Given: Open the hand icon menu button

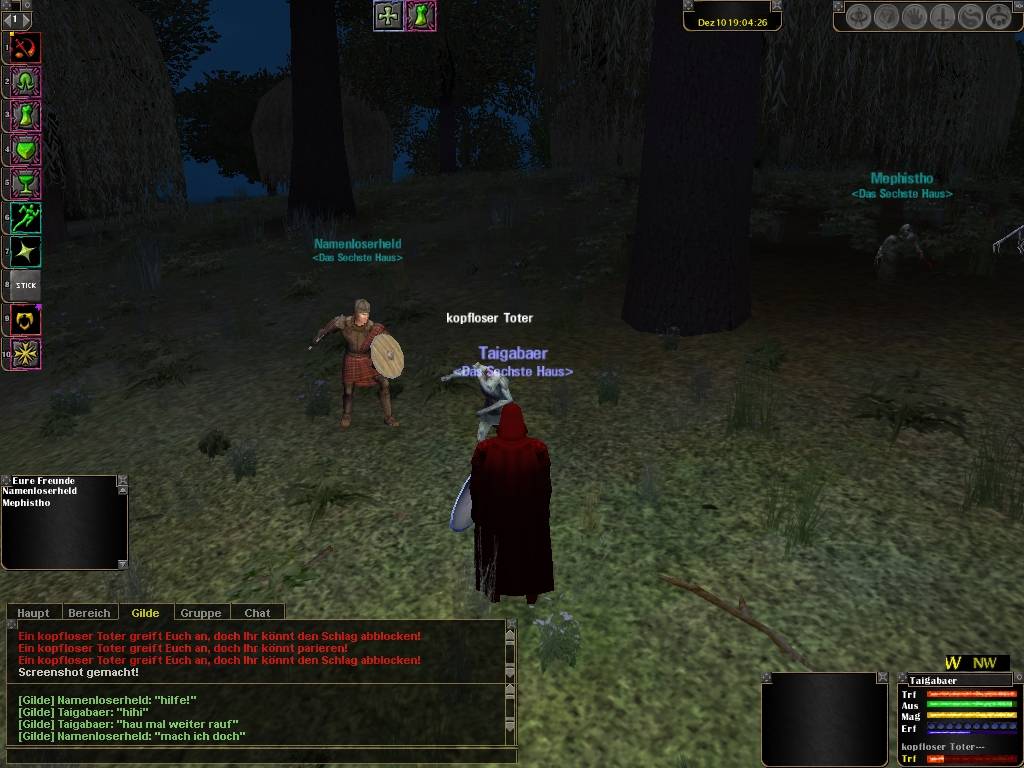Looking at the screenshot, I should (x=915, y=17).
